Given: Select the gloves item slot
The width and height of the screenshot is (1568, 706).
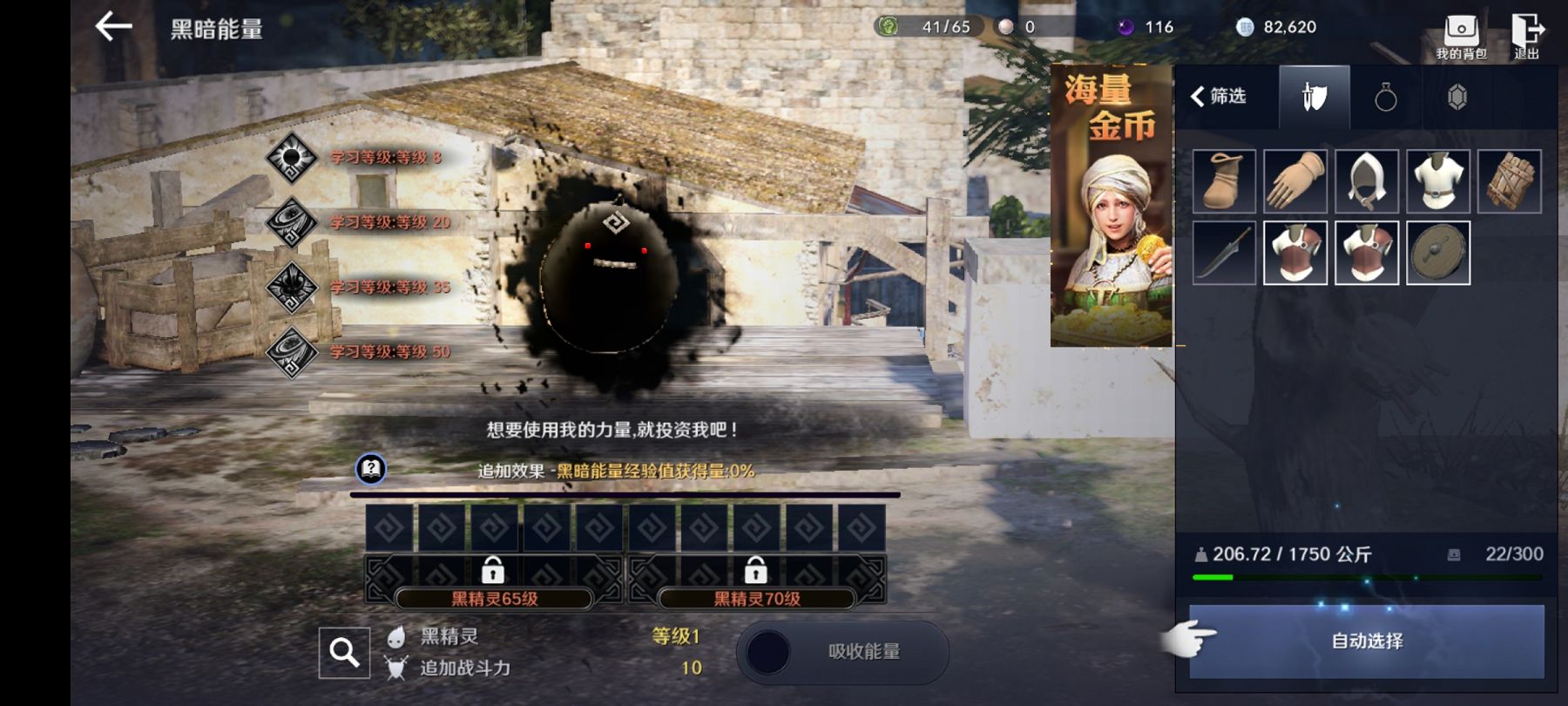Looking at the screenshot, I should tap(1295, 181).
